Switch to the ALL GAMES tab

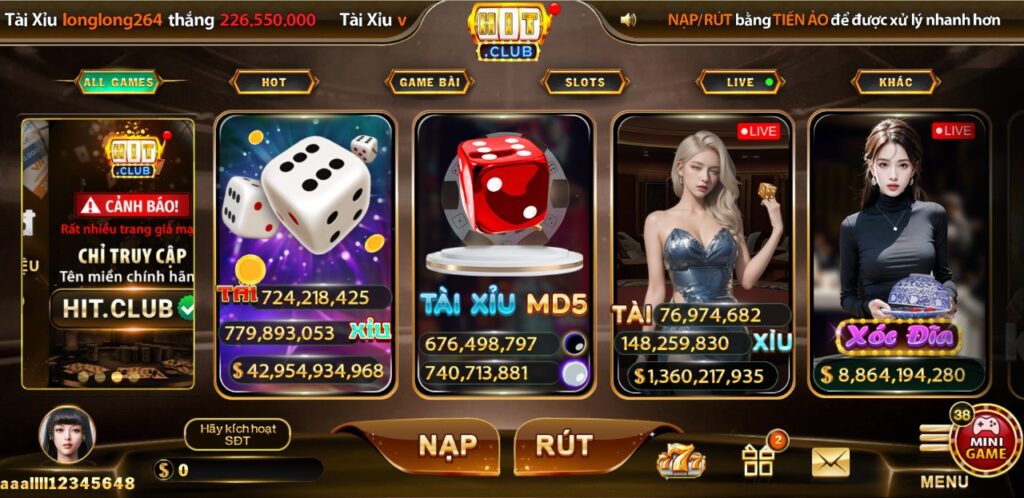[x=119, y=82]
